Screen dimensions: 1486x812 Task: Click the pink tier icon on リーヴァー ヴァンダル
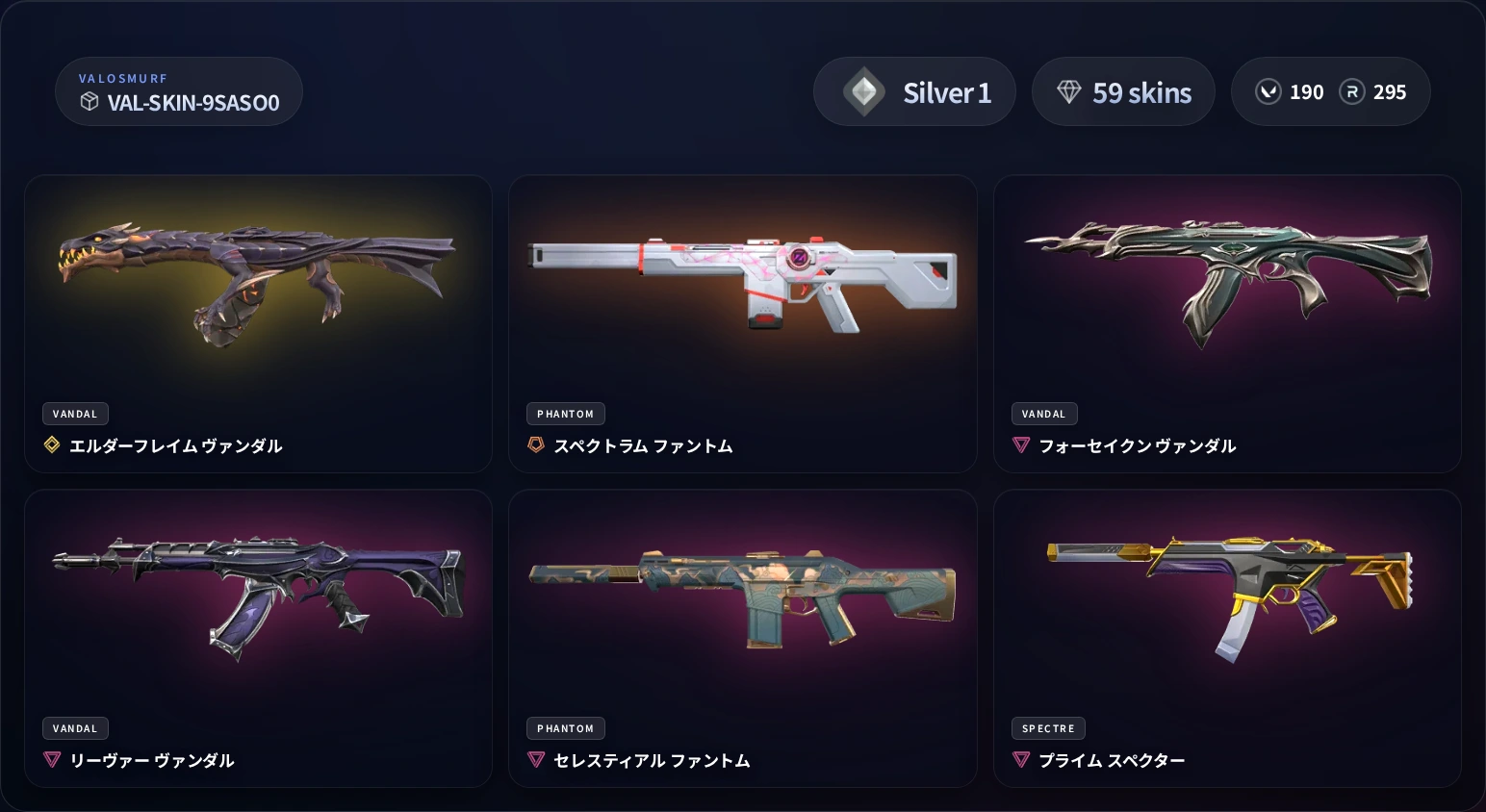tap(52, 760)
